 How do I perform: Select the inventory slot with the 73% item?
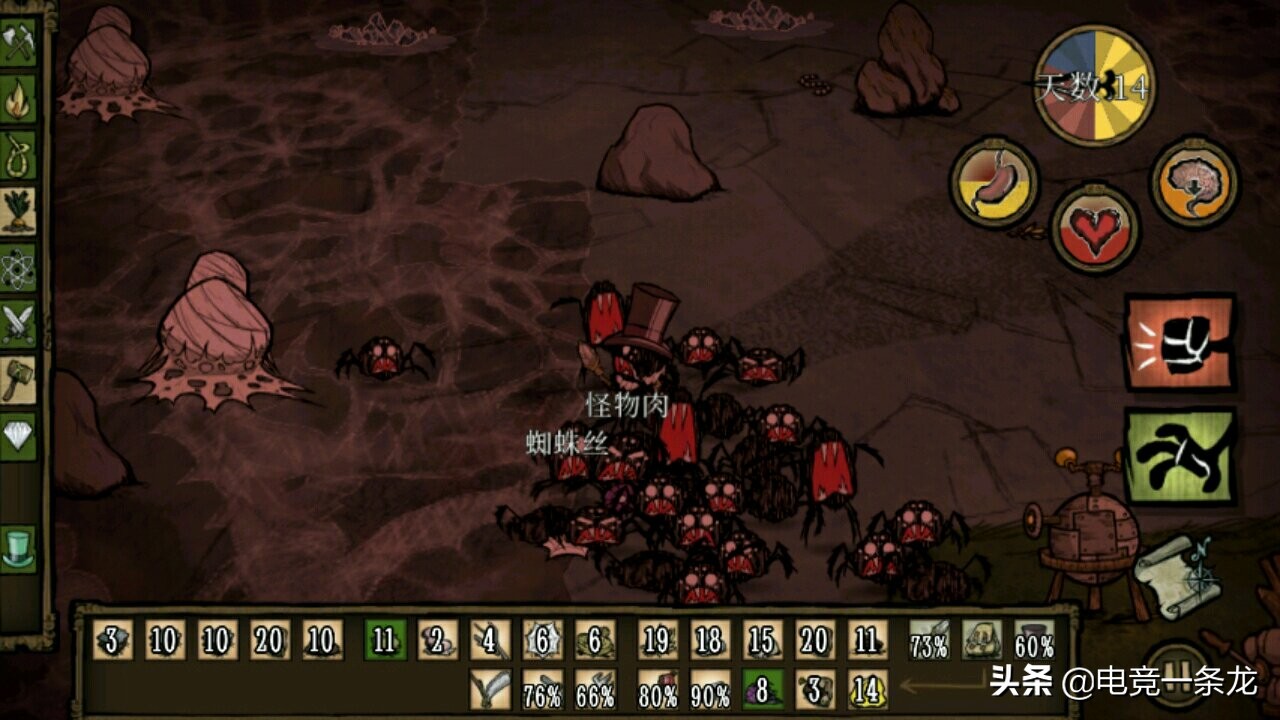[929, 640]
